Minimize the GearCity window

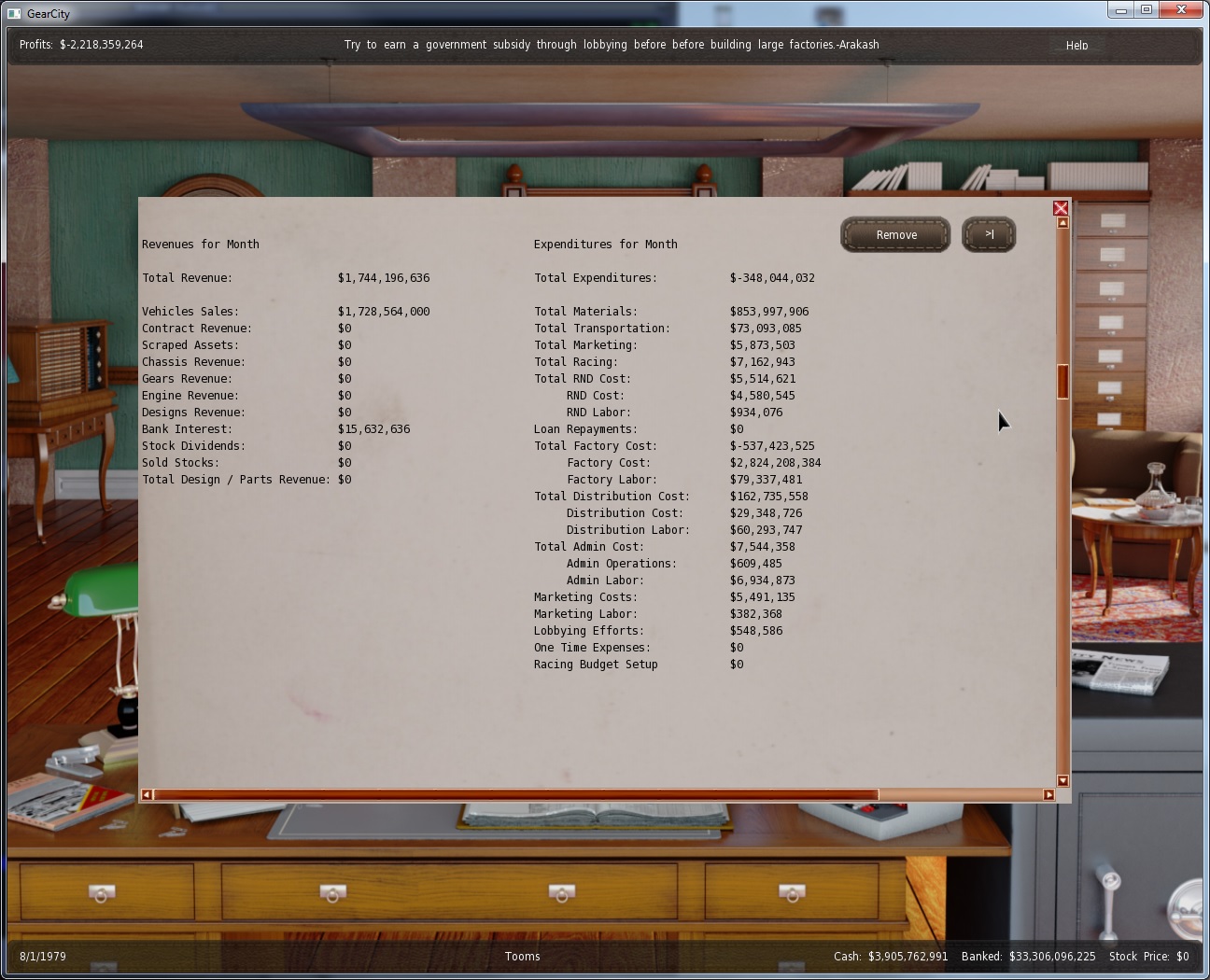1120,10
